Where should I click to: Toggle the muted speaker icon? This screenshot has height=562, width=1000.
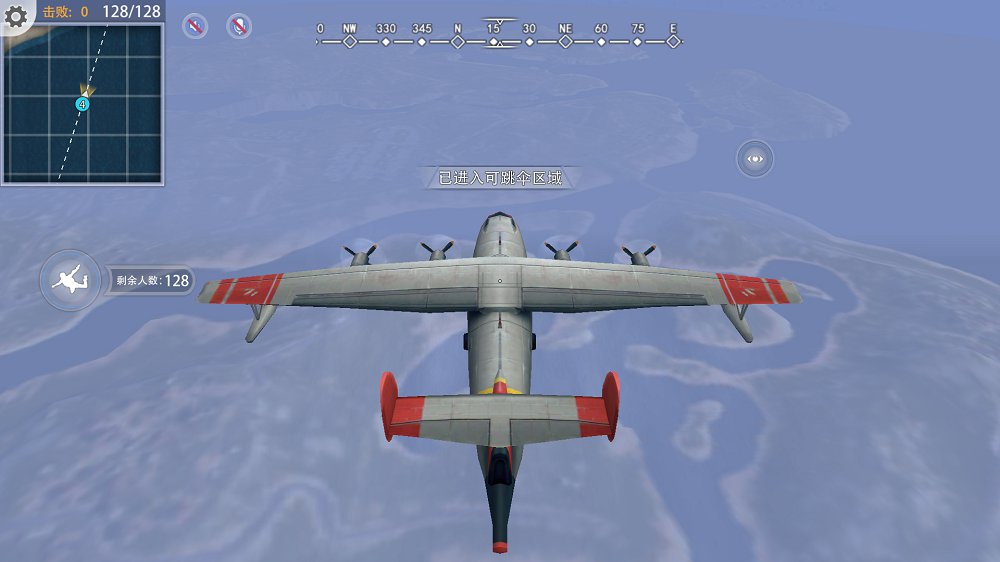pos(195,26)
